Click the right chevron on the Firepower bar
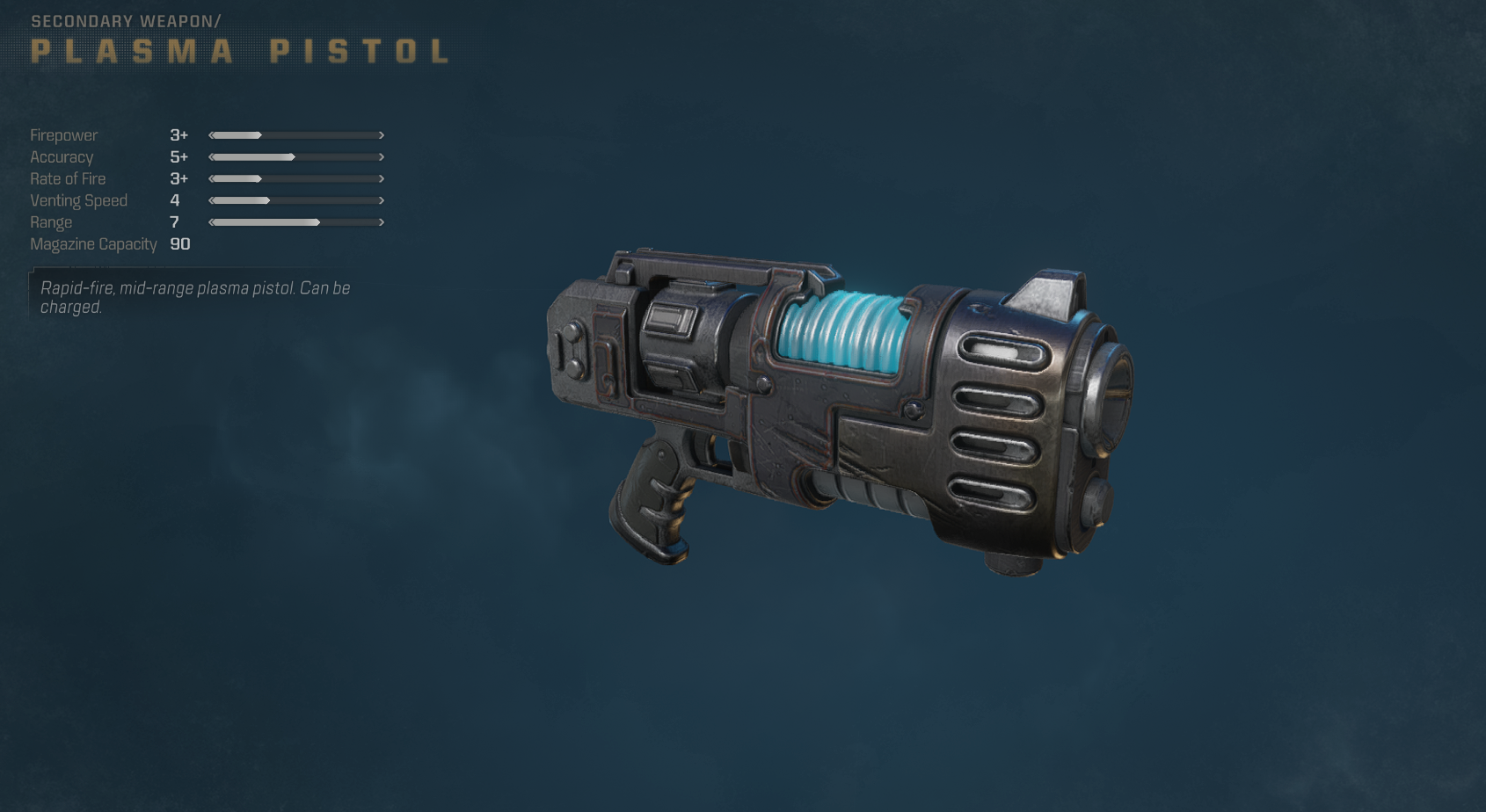 pos(382,135)
